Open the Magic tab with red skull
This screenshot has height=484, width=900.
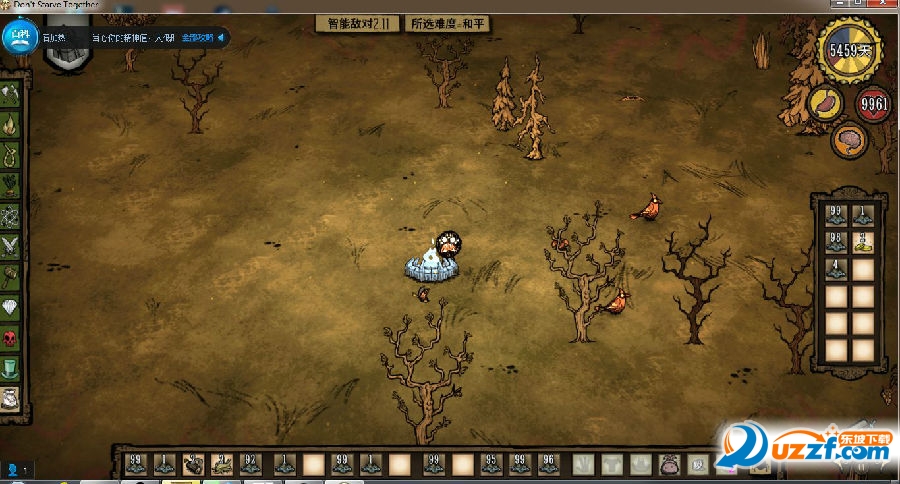point(11,338)
